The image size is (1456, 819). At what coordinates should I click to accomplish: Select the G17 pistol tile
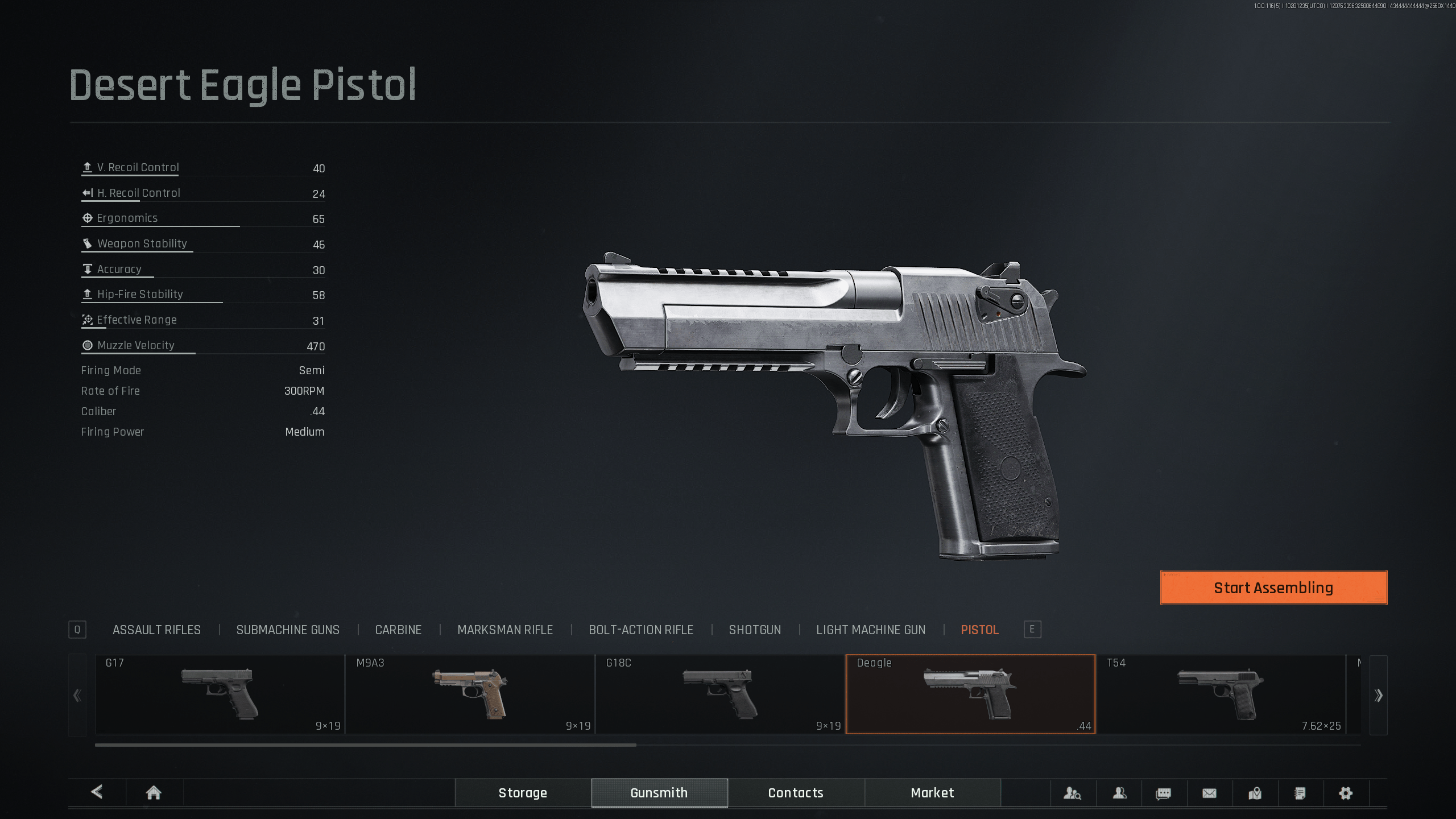point(220,694)
